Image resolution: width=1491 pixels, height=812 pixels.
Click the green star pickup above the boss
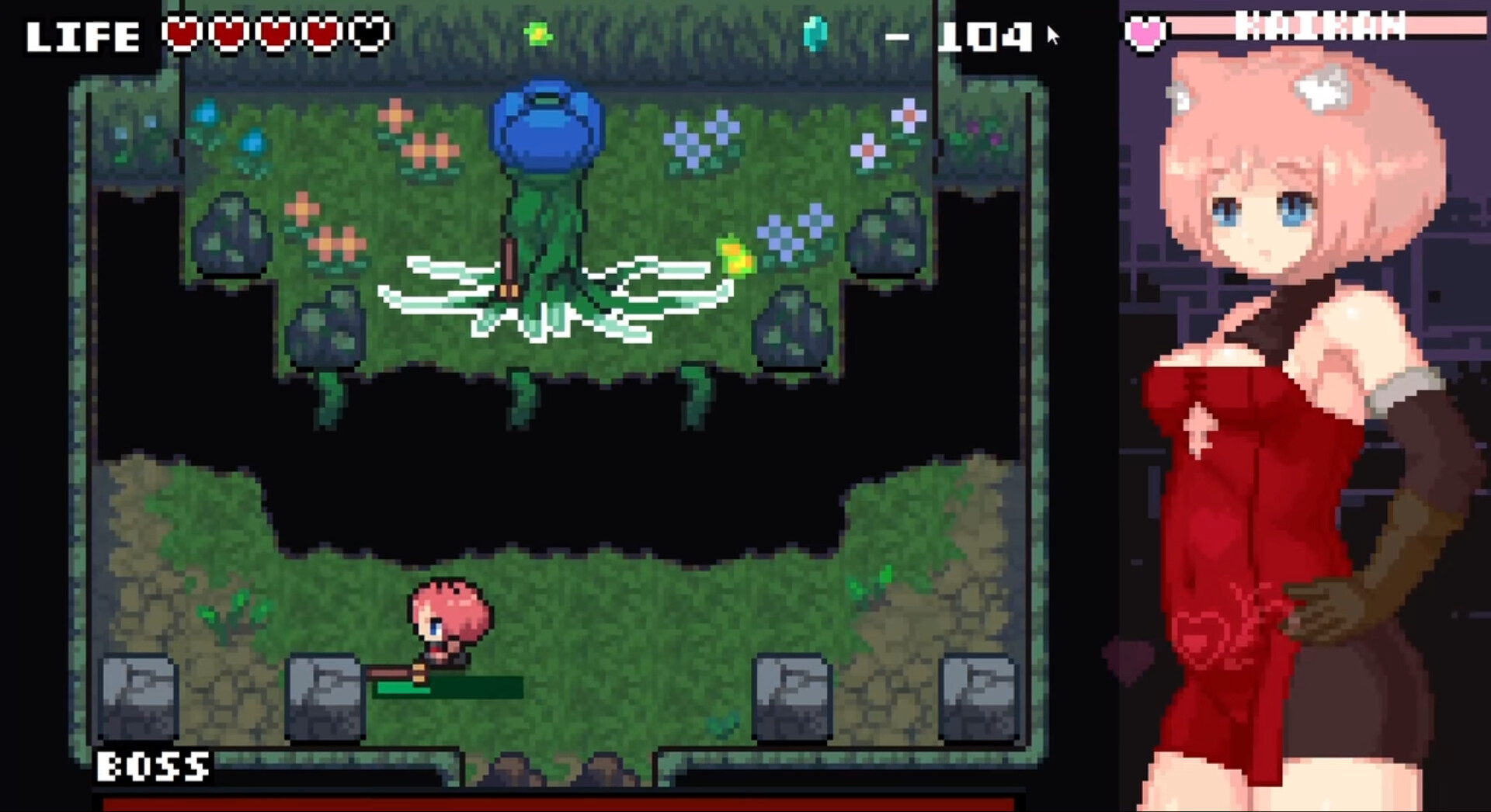pos(539,33)
